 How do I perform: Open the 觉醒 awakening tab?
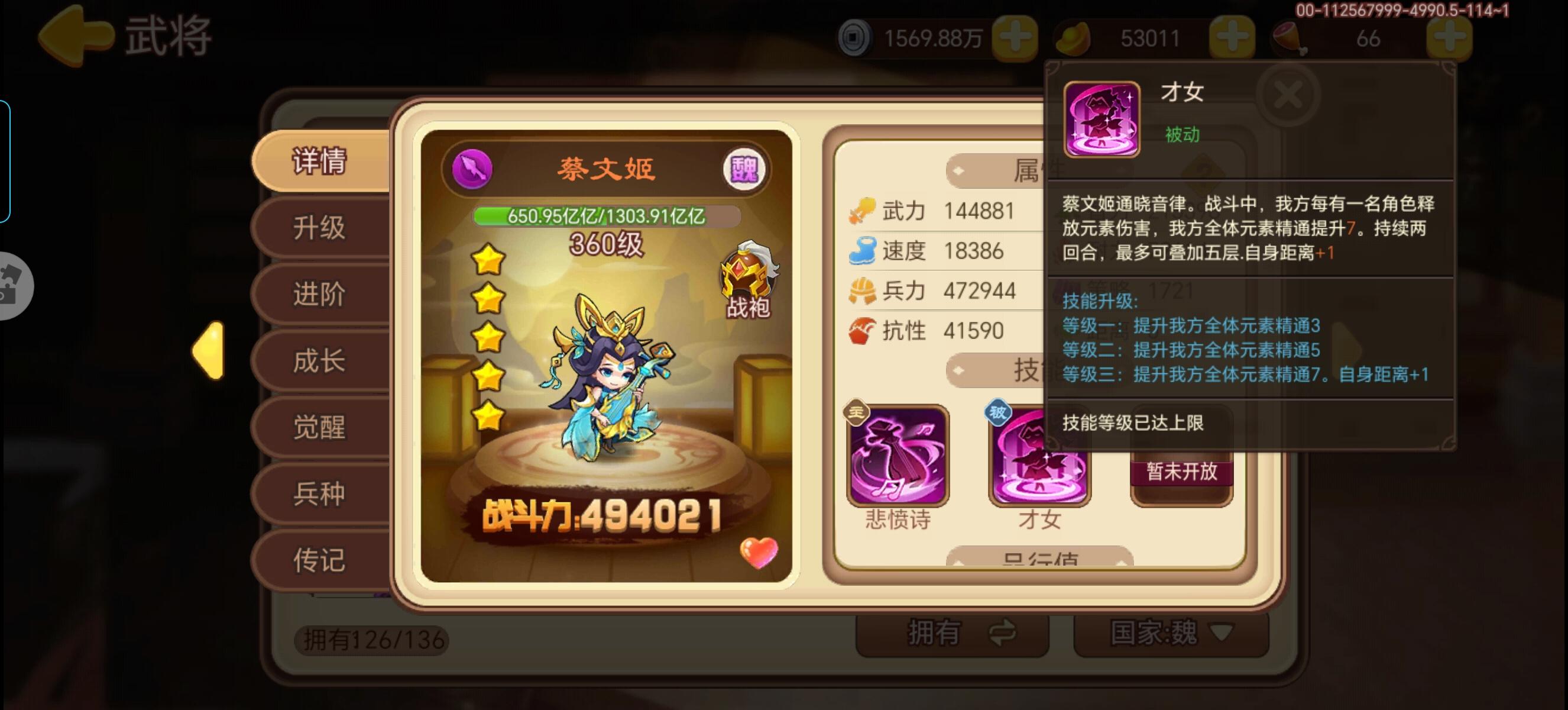322,428
